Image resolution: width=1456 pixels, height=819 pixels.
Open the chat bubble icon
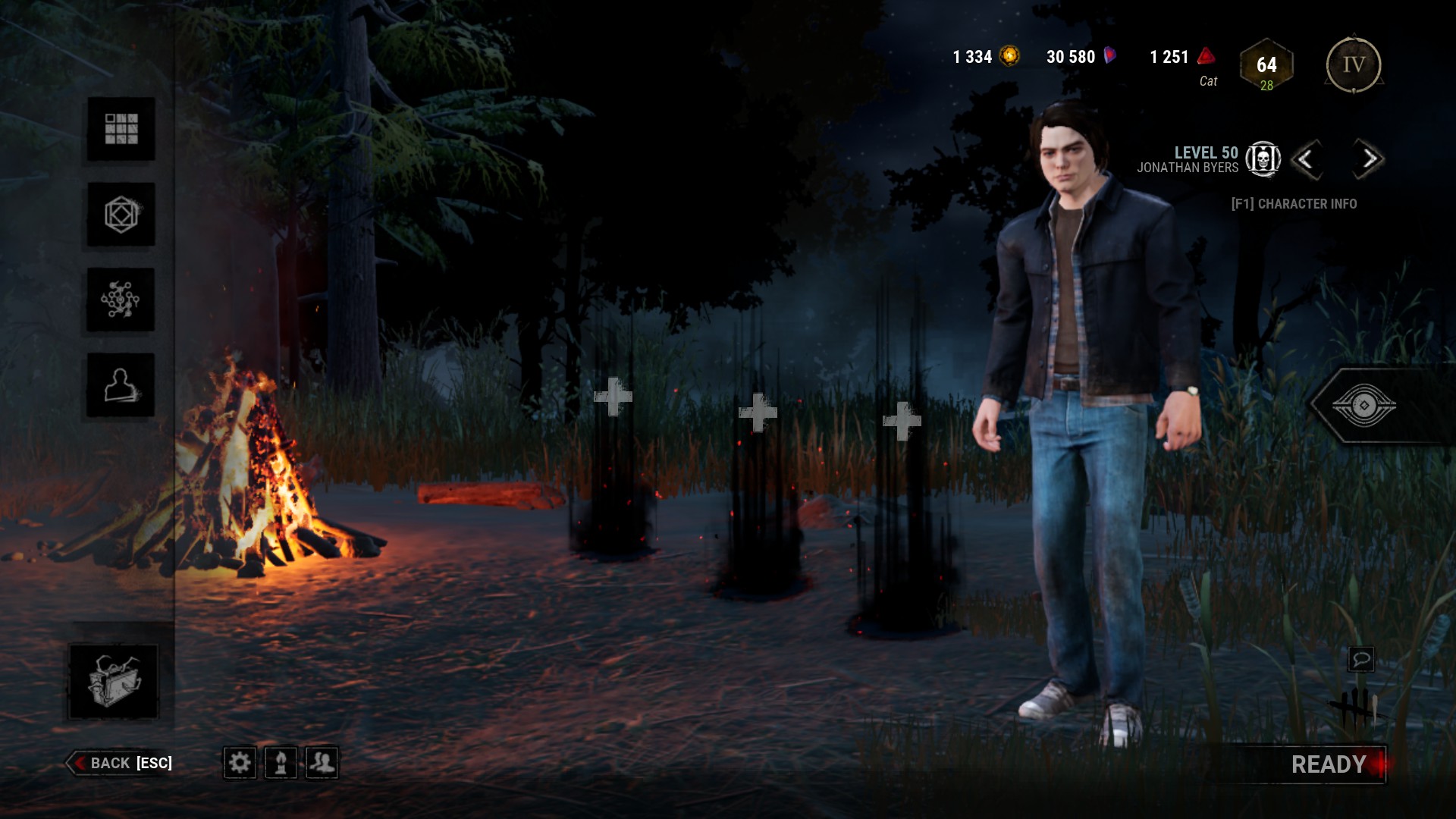point(1360,659)
